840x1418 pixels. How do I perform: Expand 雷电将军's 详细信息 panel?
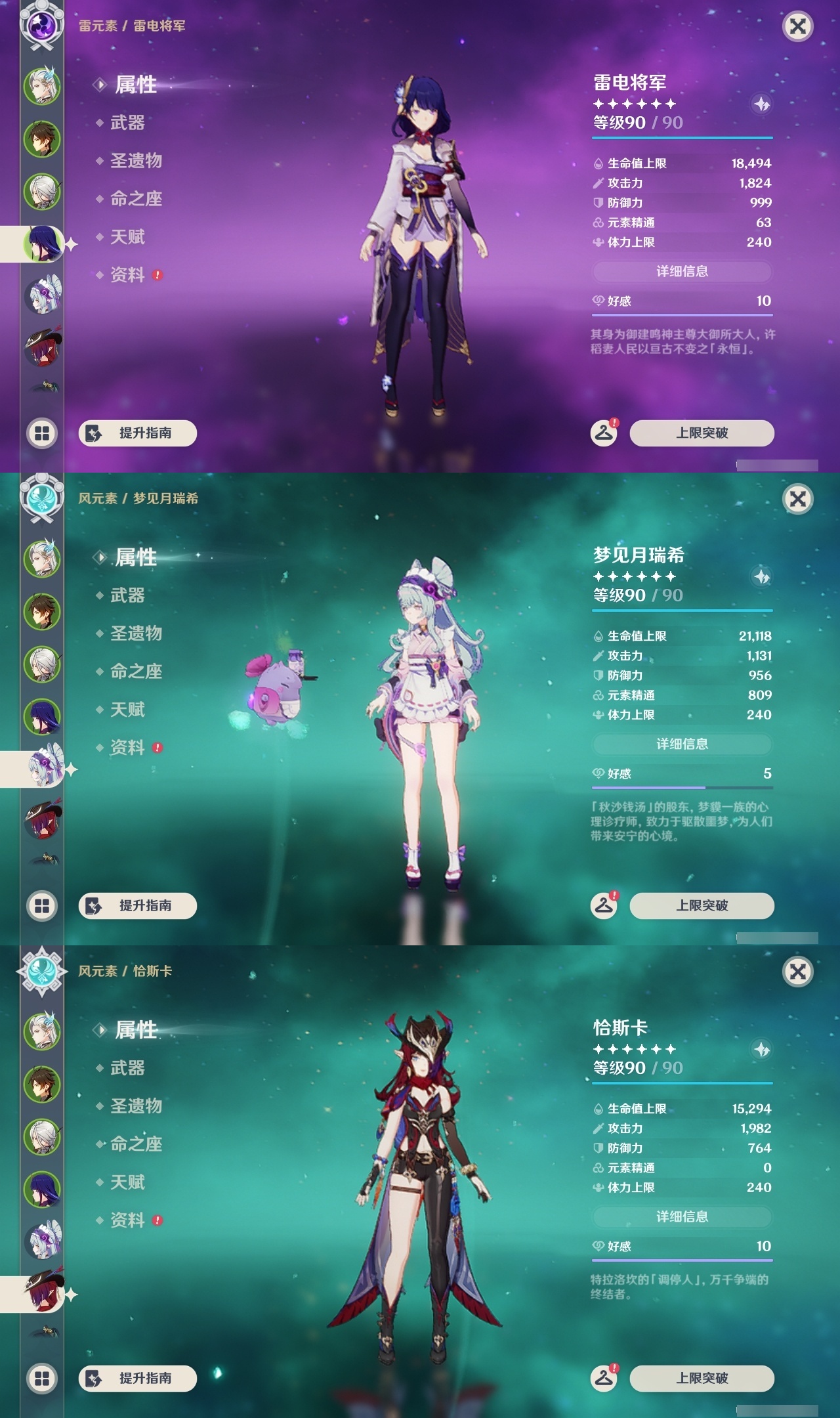pos(682,271)
